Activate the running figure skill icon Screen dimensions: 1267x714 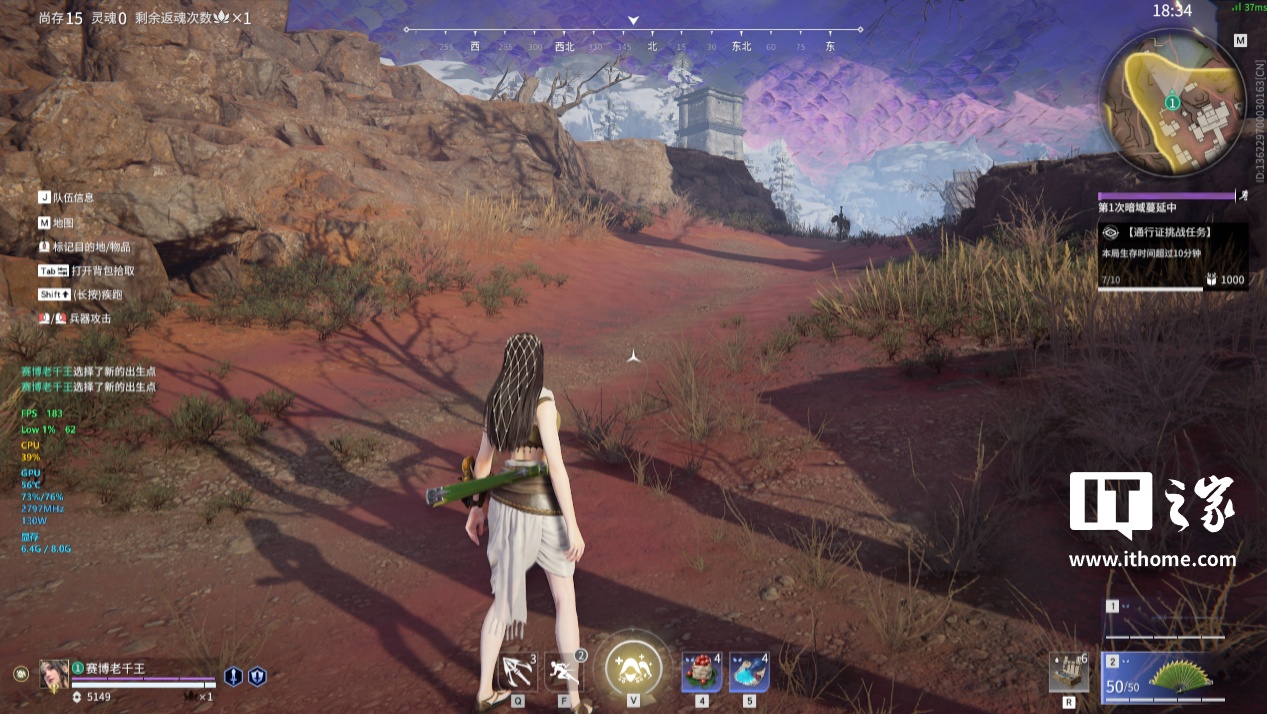click(564, 671)
